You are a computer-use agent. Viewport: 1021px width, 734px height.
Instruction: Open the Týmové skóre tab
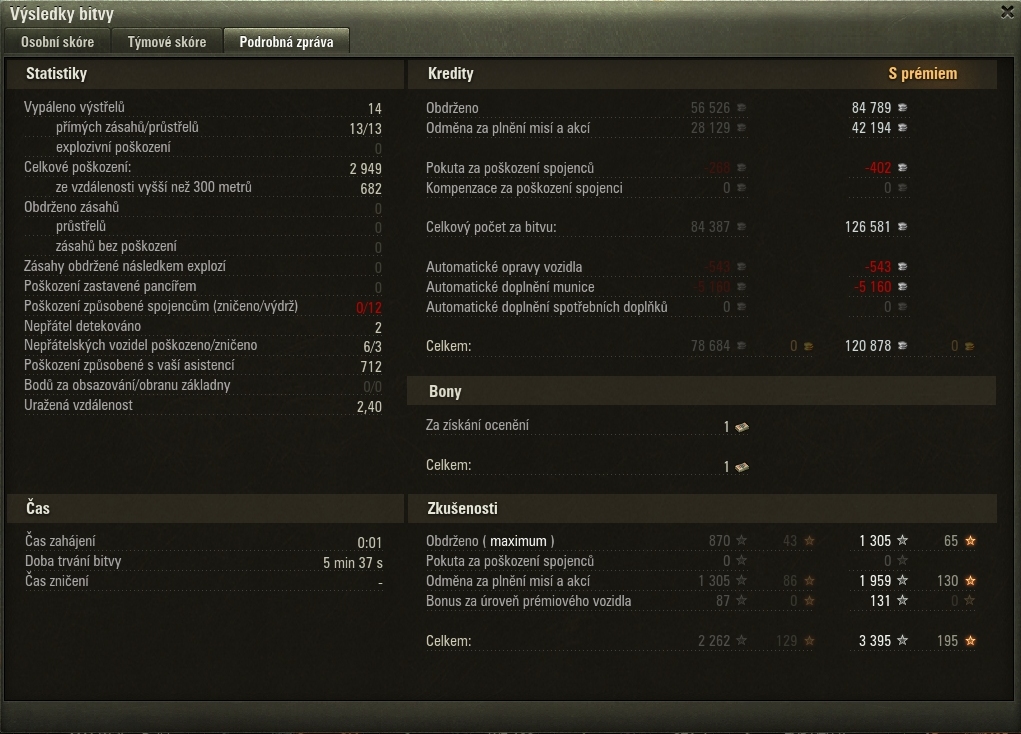(167, 42)
